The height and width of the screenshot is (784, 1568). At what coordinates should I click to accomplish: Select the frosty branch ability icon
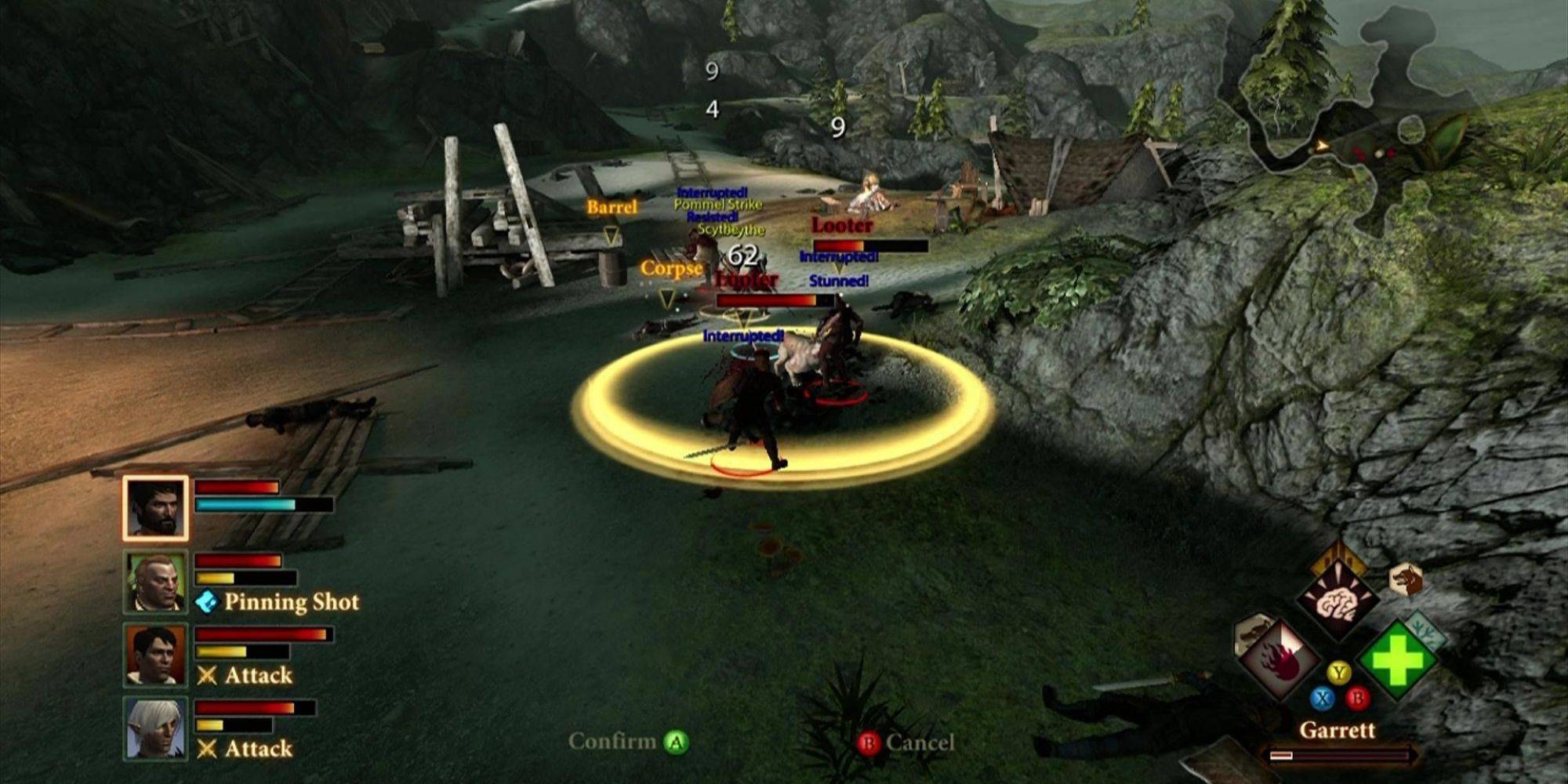click(x=1425, y=630)
